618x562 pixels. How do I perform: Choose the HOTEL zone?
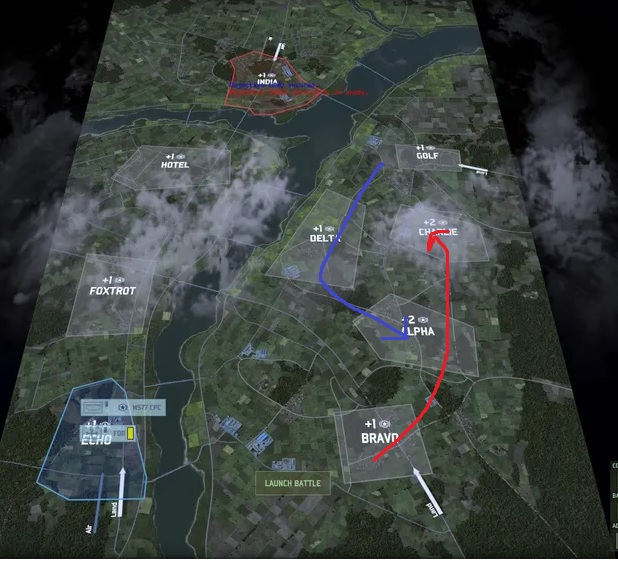[174, 163]
